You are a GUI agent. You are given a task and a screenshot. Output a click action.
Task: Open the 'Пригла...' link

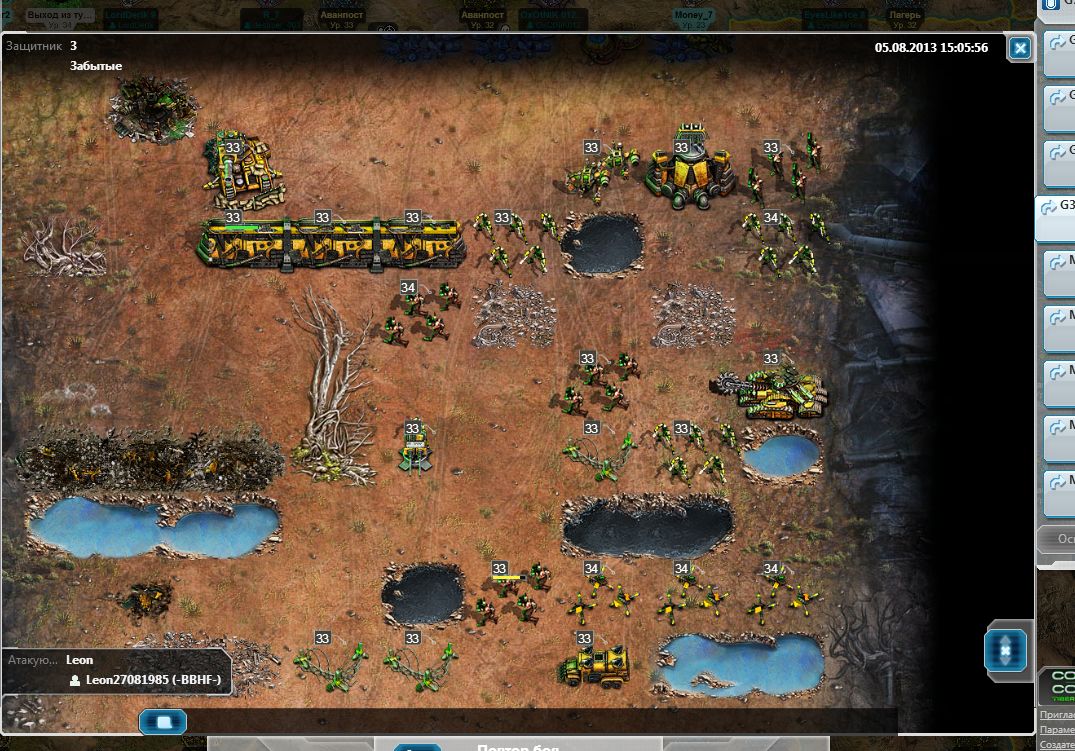(x=1057, y=714)
